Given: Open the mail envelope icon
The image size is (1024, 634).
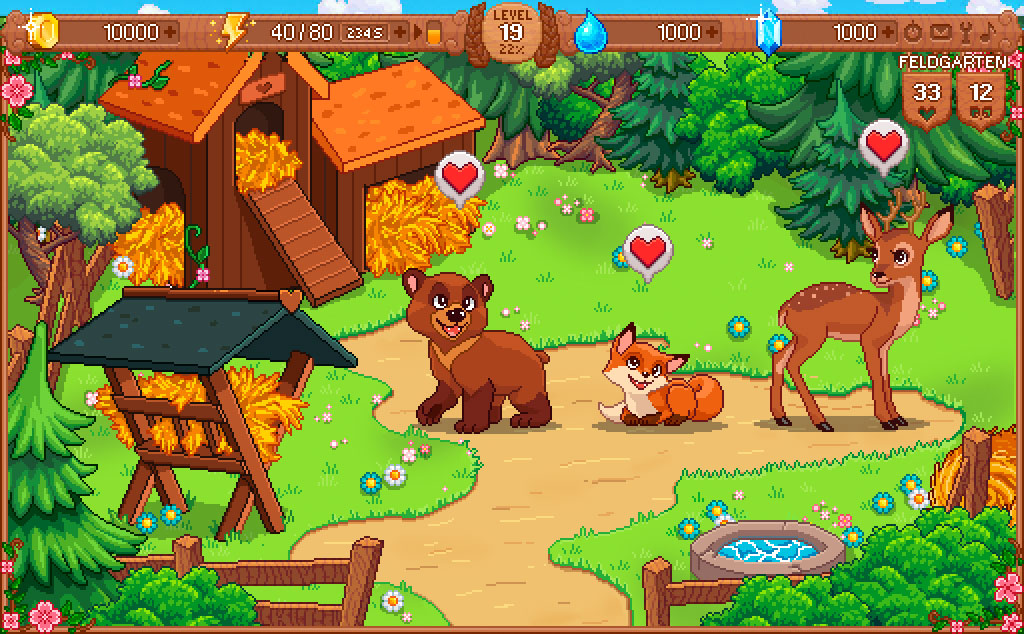Looking at the screenshot, I should [x=940, y=32].
